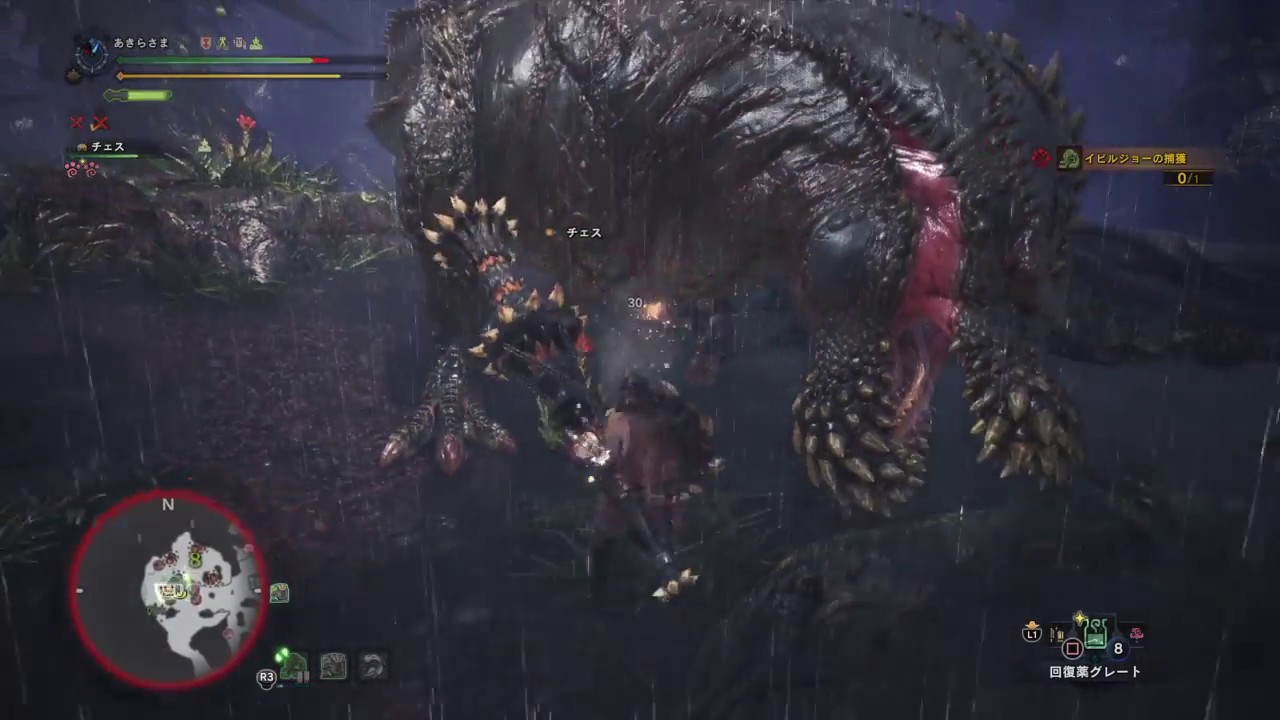Screen dimensions: 1280x720
Task: Toggle the campfire buff icon on the status bar
Action: [255, 43]
